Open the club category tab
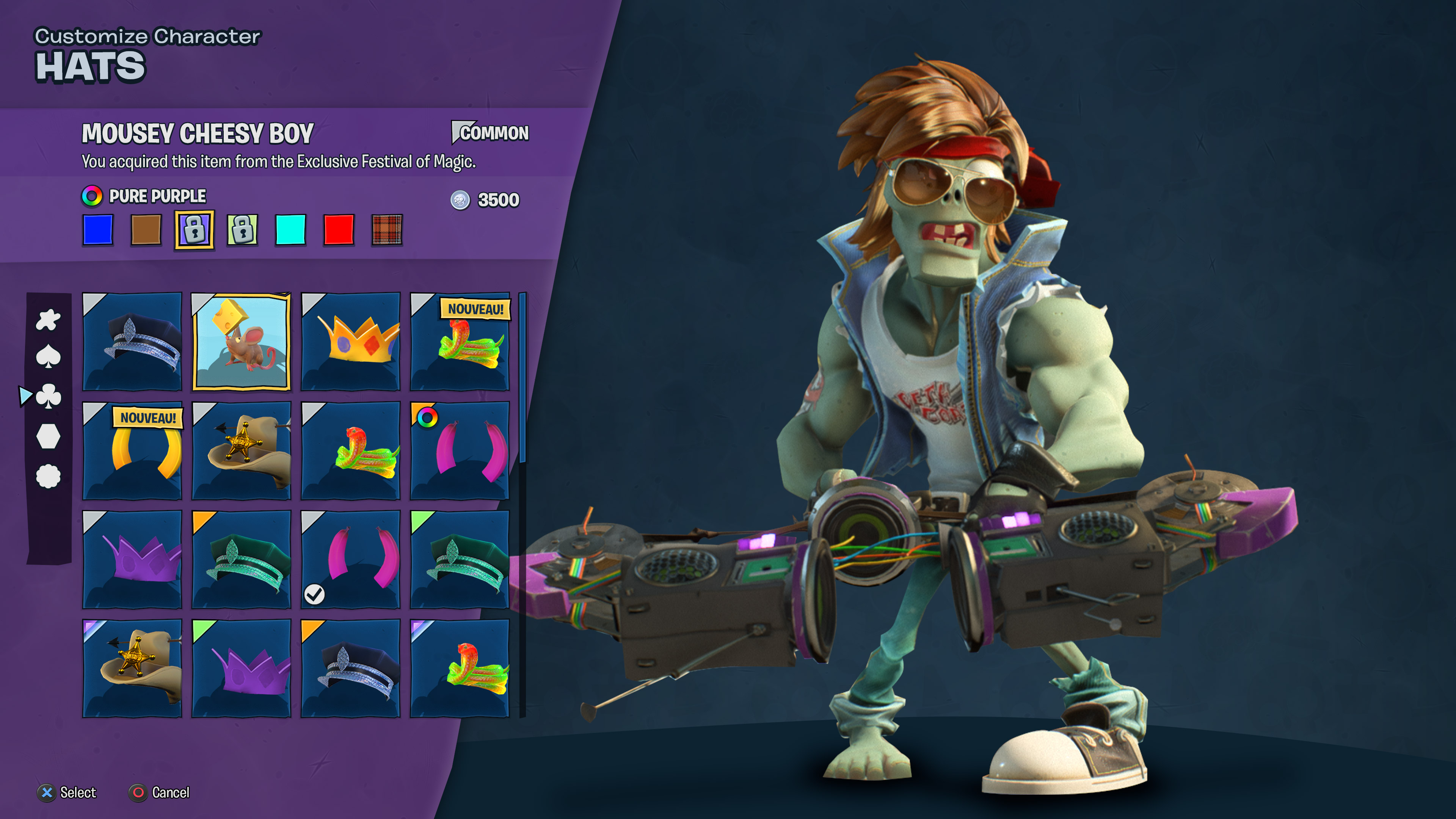This screenshot has width=1456, height=819. (x=48, y=396)
